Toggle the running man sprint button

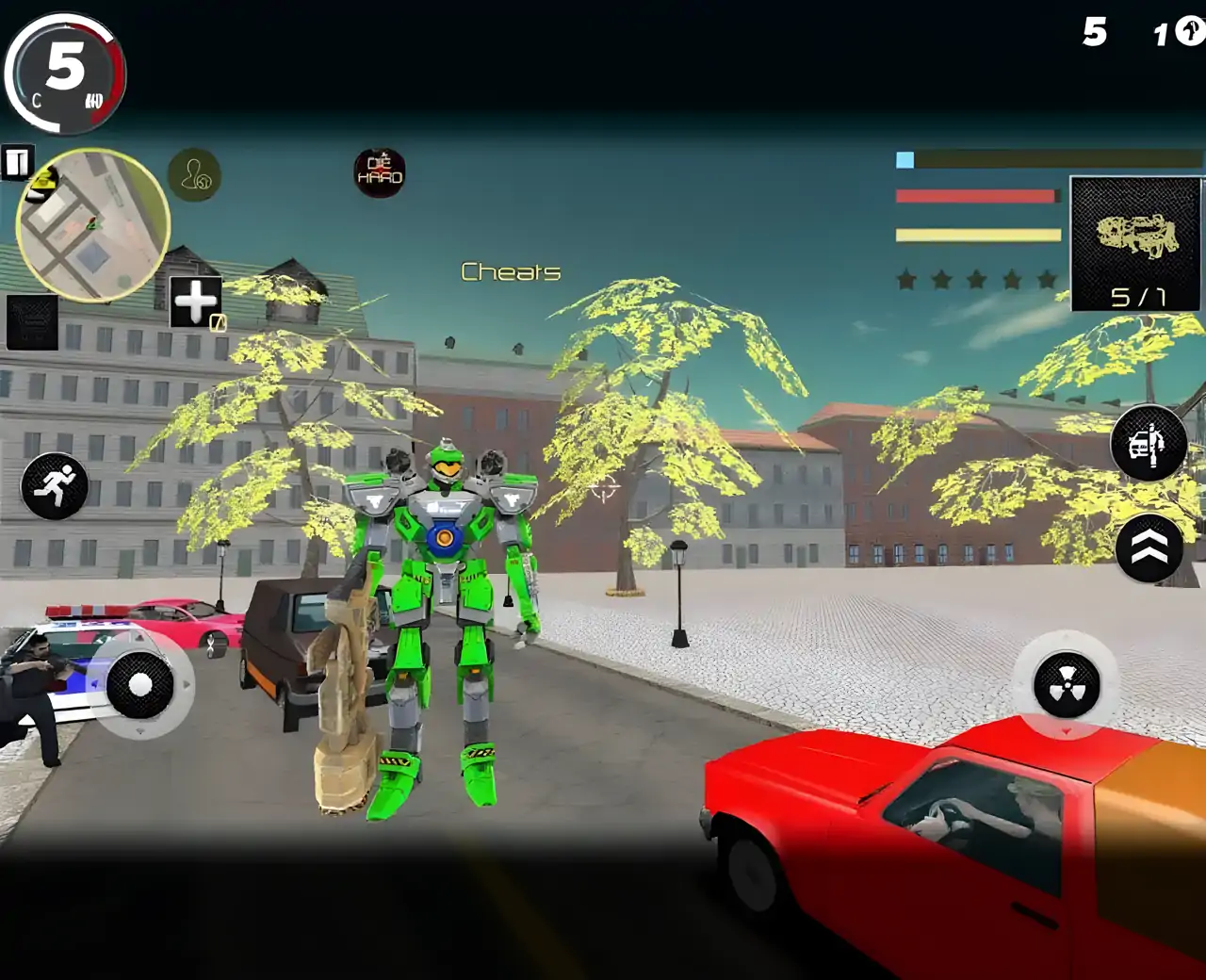[x=55, y=485]
